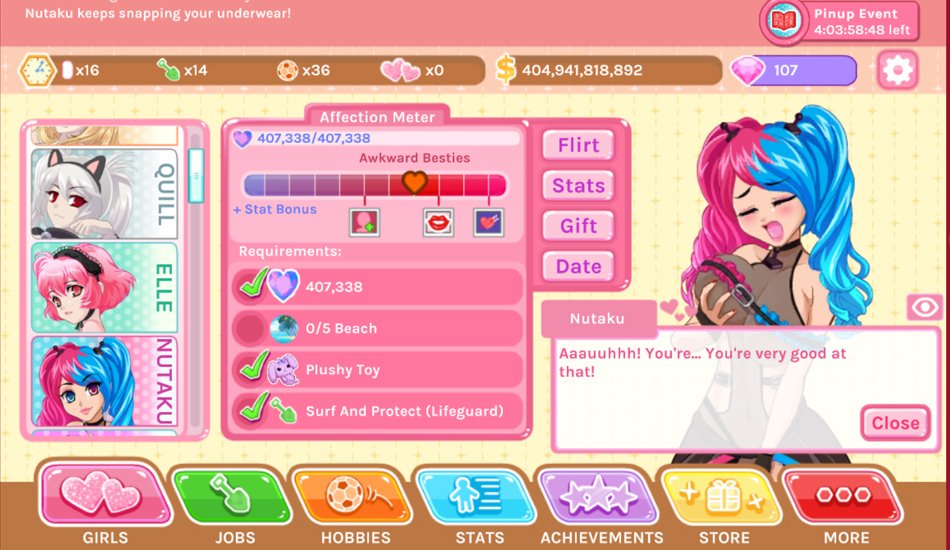Give a Gift to Nutaku
Image resolution: width=950 pixels, height=550 pixels.
pos(578,226)
